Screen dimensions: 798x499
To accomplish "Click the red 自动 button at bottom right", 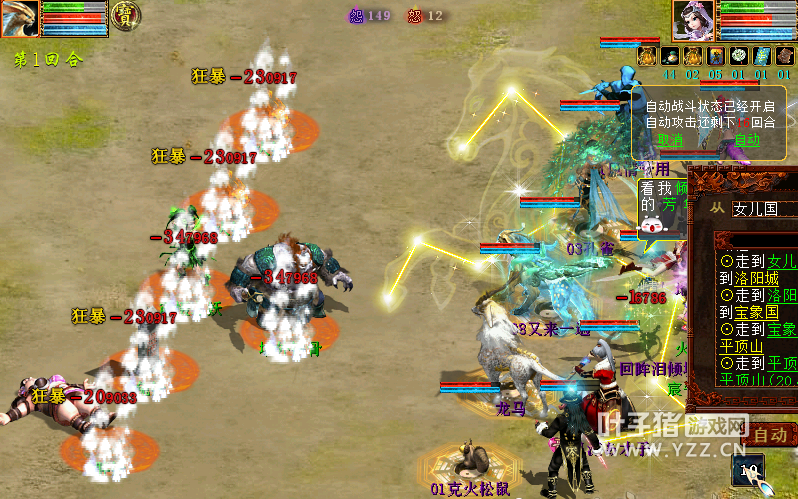I will 770,435.
